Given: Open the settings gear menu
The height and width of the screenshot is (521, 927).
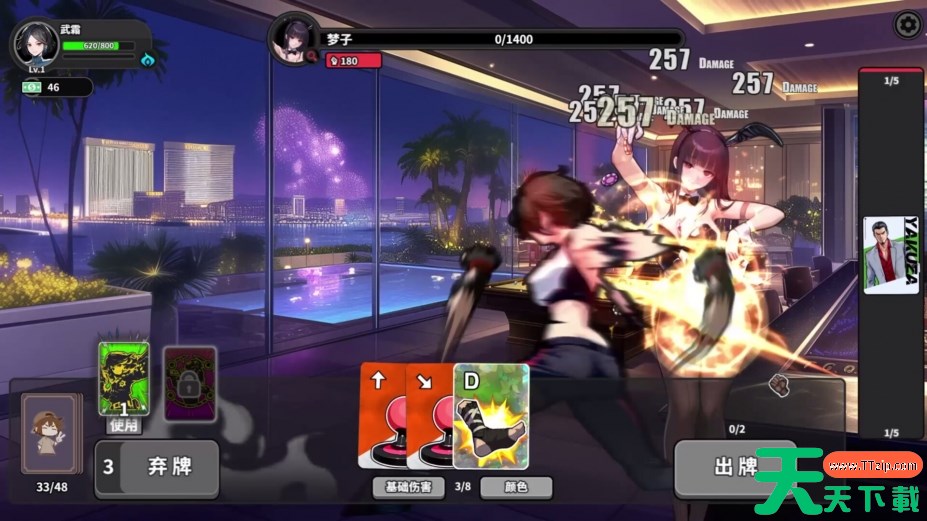Looking at the screenshot, I should (x=908, y=24).
